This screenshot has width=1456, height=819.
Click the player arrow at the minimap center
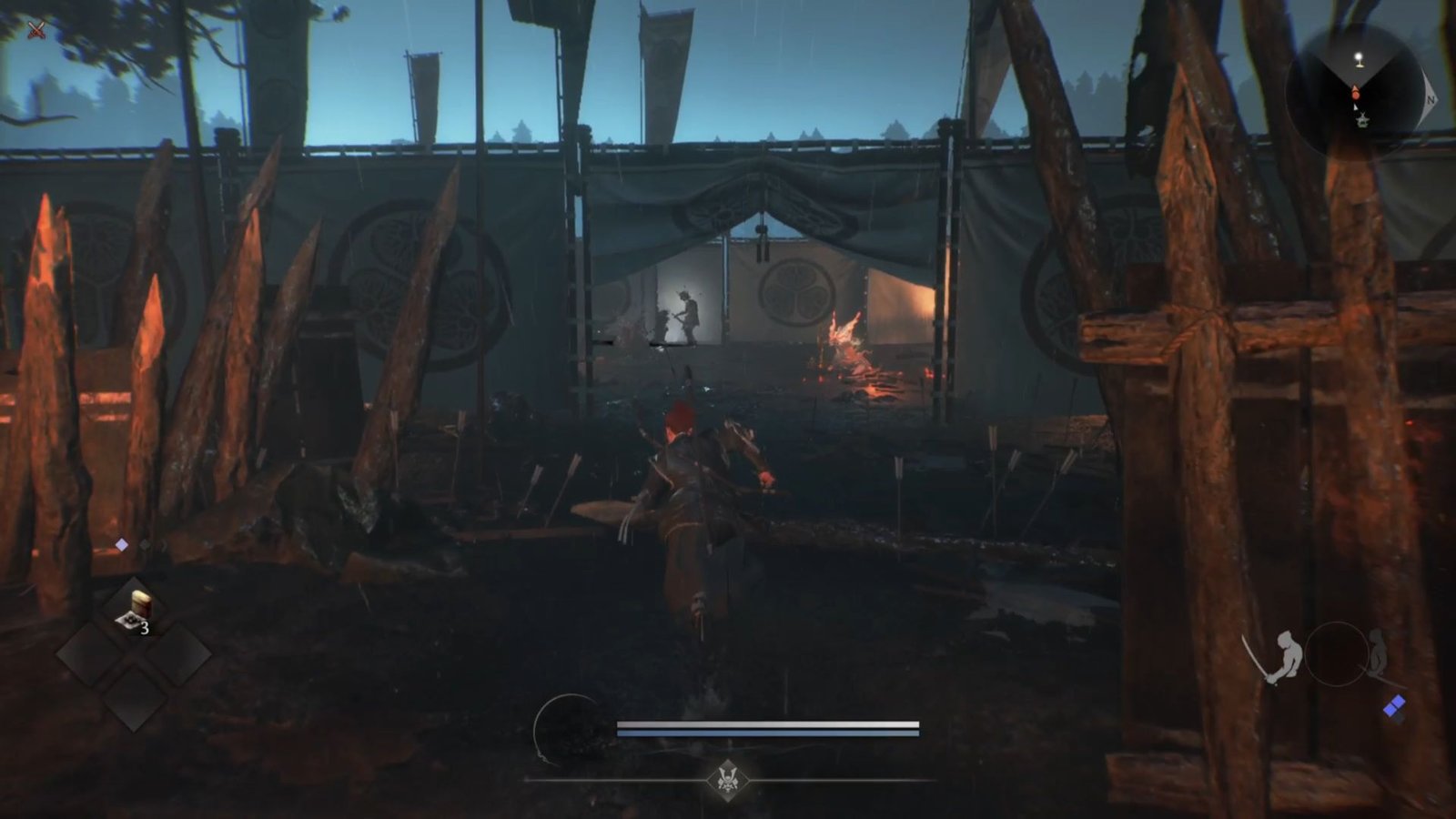click(x=1356, y=107)
